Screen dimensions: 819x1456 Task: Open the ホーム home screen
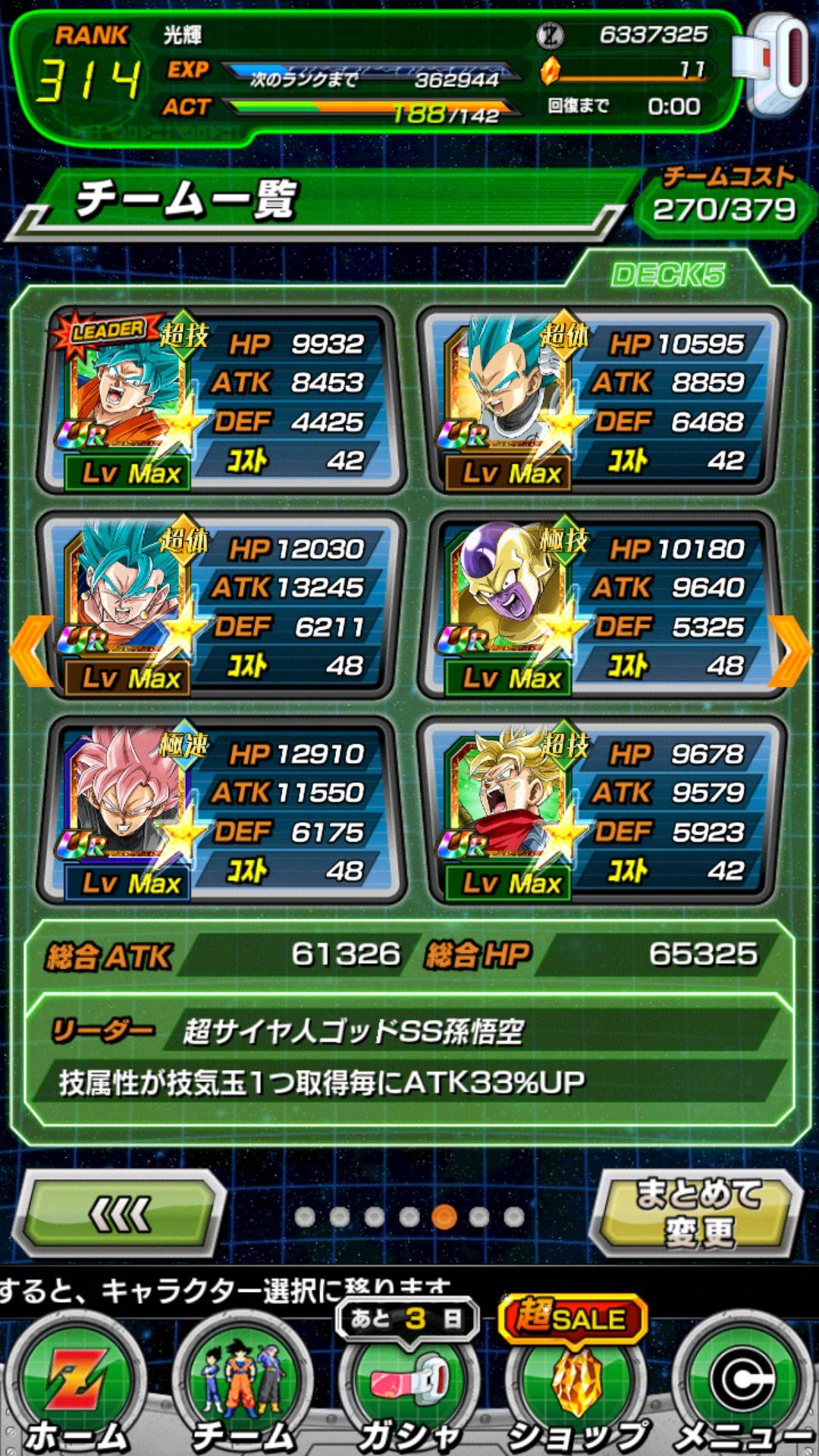tap(76, 1388)
